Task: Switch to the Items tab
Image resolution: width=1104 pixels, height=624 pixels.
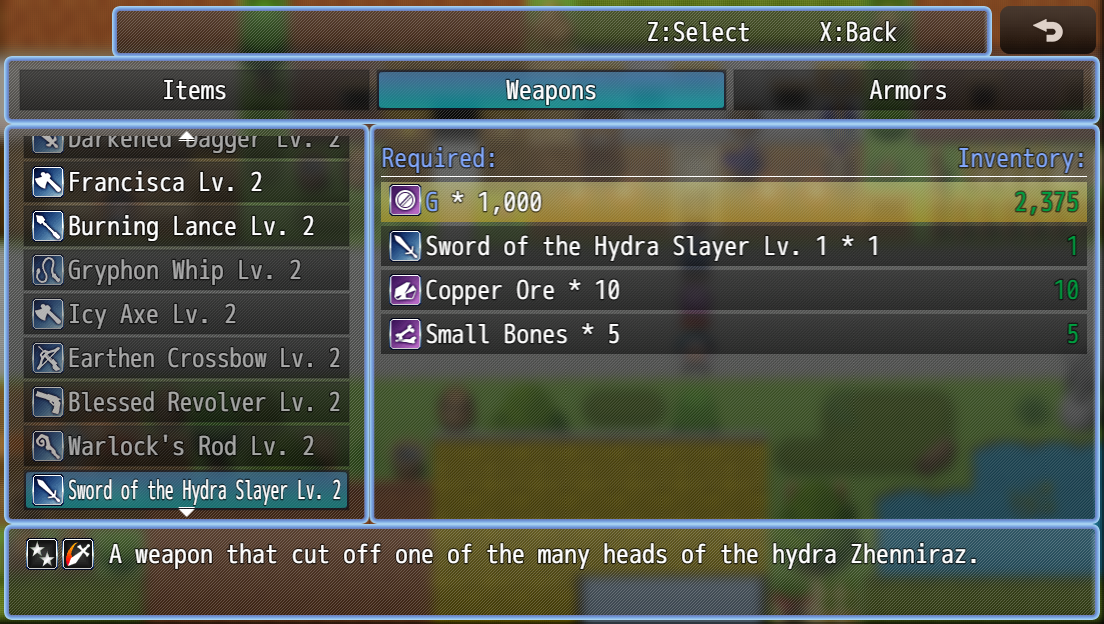Action: (x=194, y=91)
